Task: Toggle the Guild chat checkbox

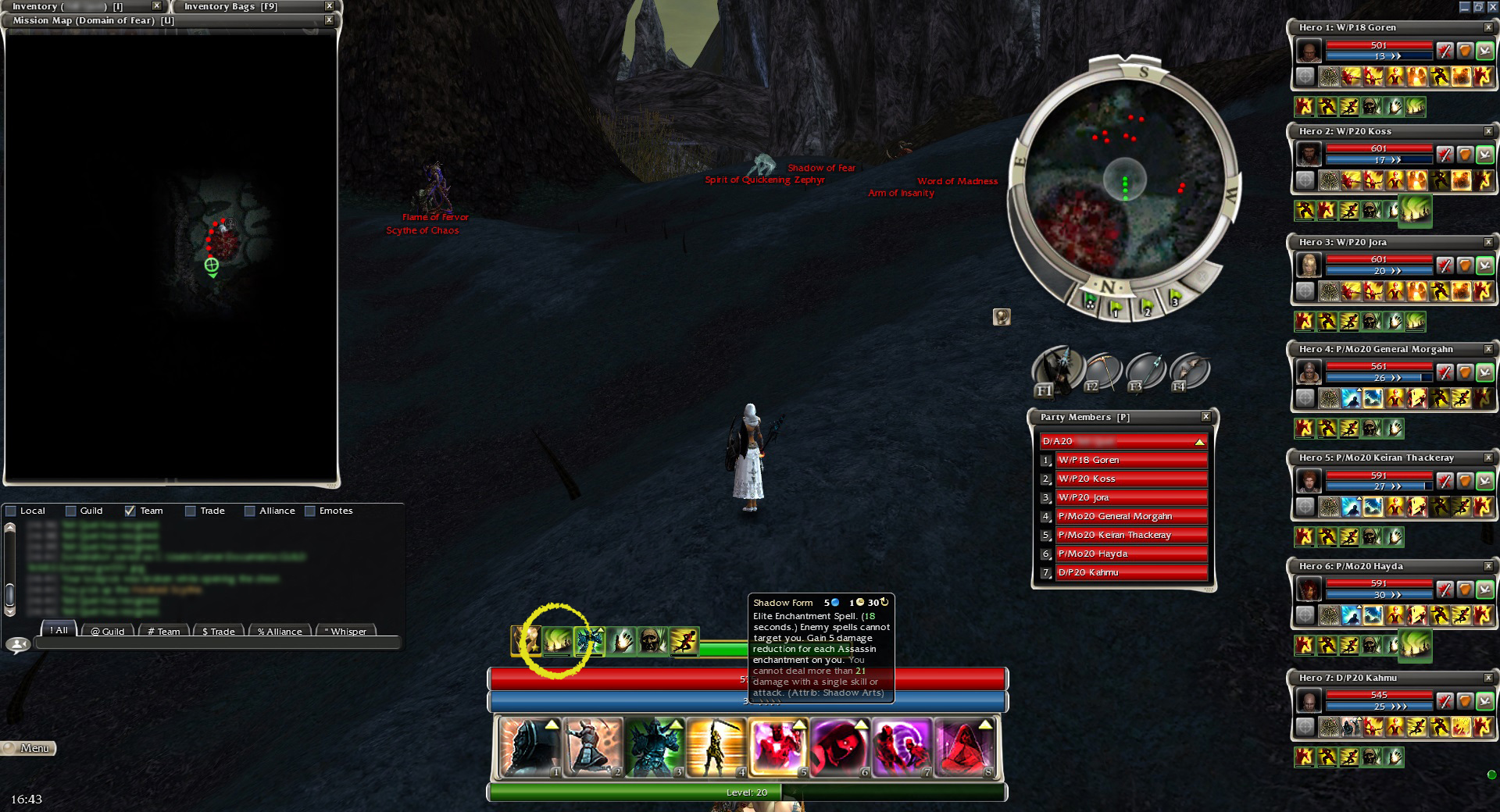Action: 71,511
